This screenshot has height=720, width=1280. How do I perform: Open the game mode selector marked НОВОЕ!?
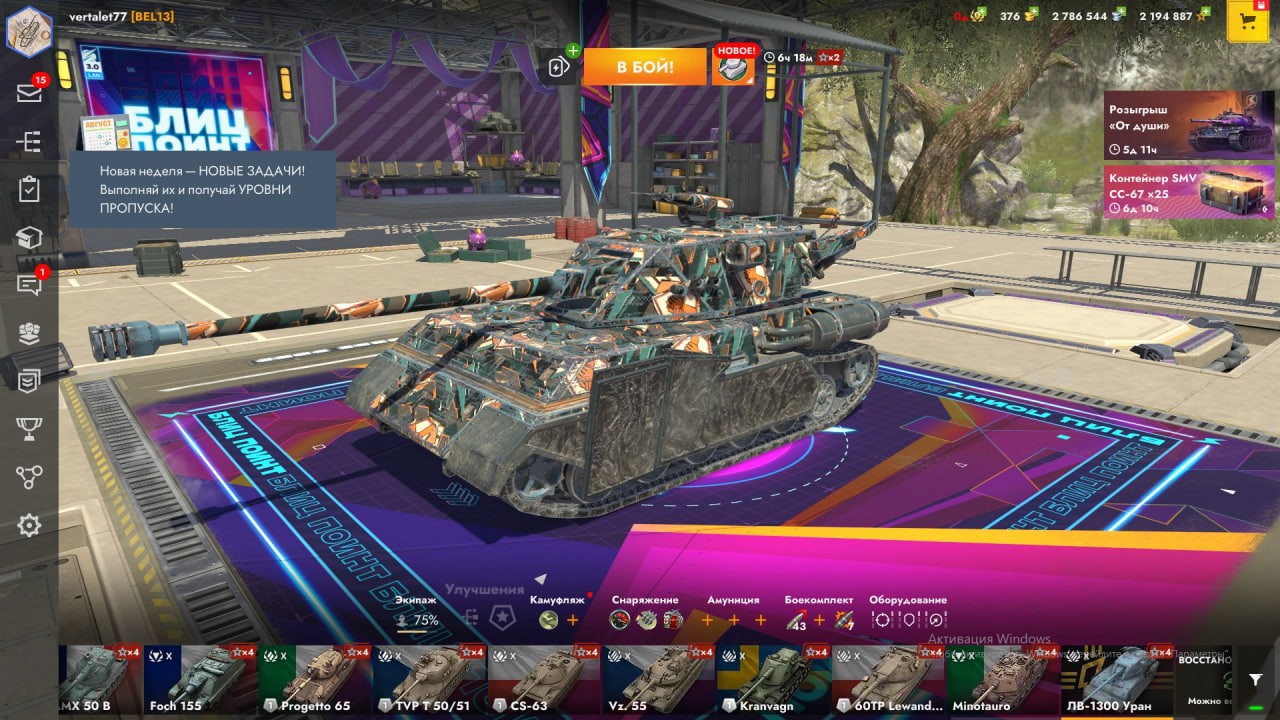[x=733, y=66]
